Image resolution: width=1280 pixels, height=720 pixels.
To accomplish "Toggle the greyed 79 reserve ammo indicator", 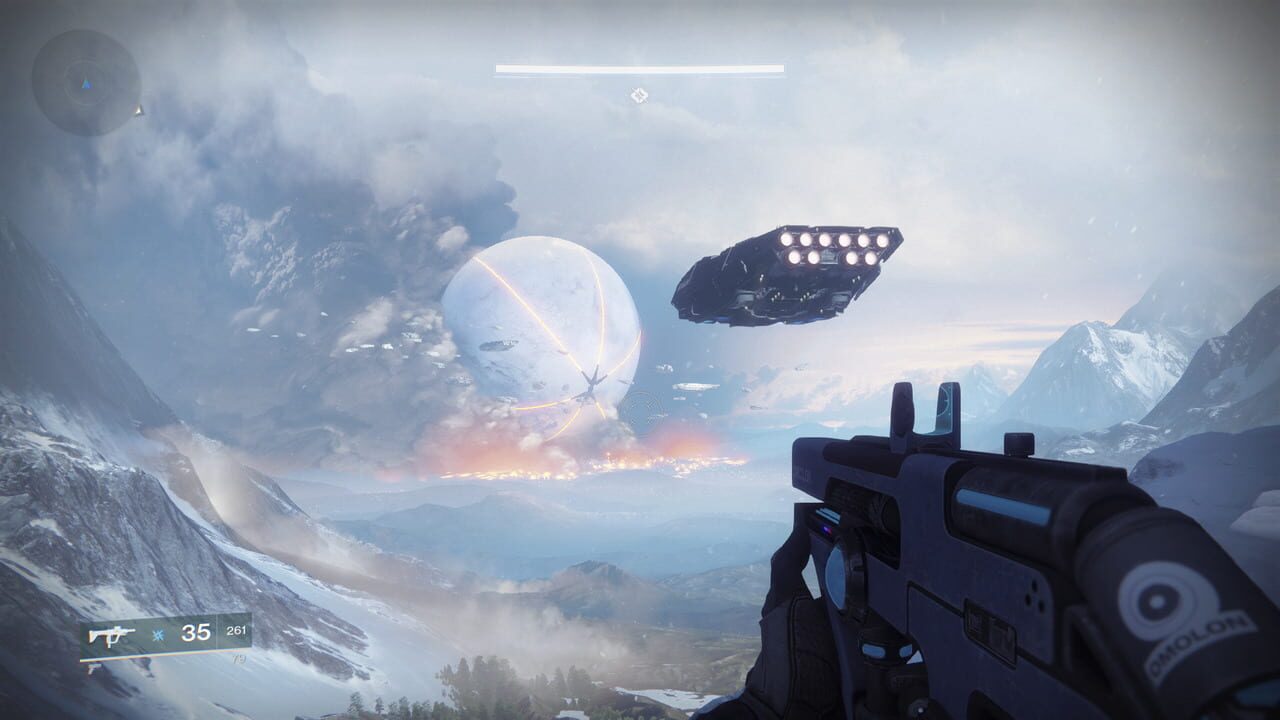I will point(240,657).
